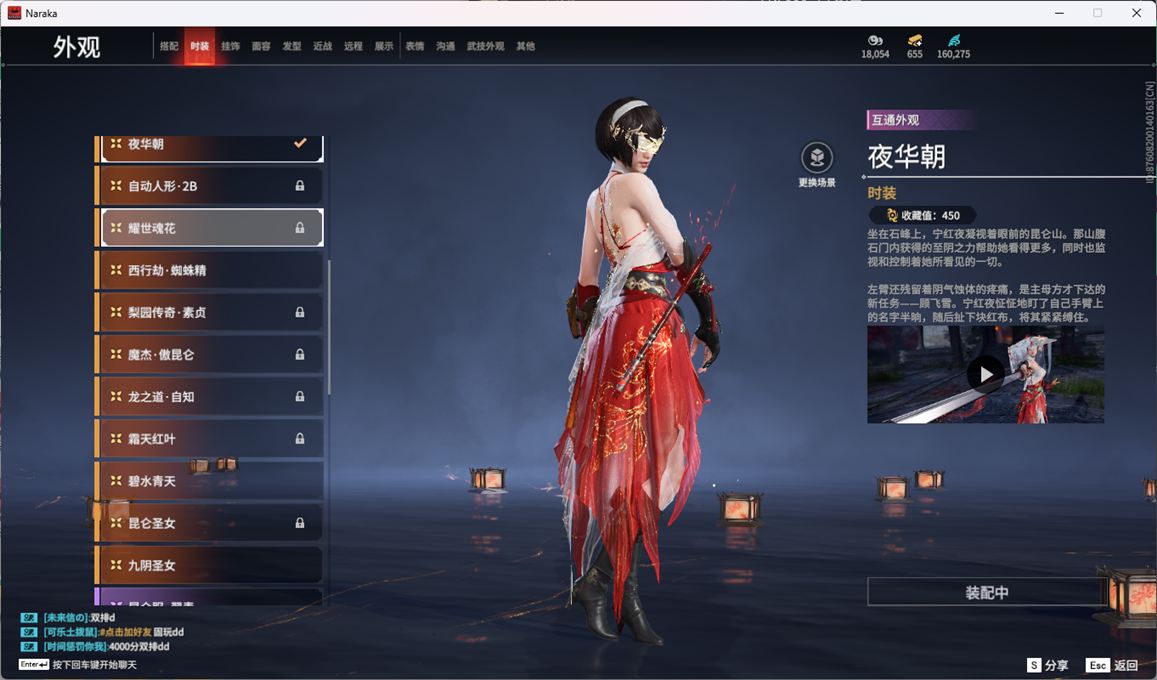
Task: Close the Naraka window
Action: pos(1136,13)
